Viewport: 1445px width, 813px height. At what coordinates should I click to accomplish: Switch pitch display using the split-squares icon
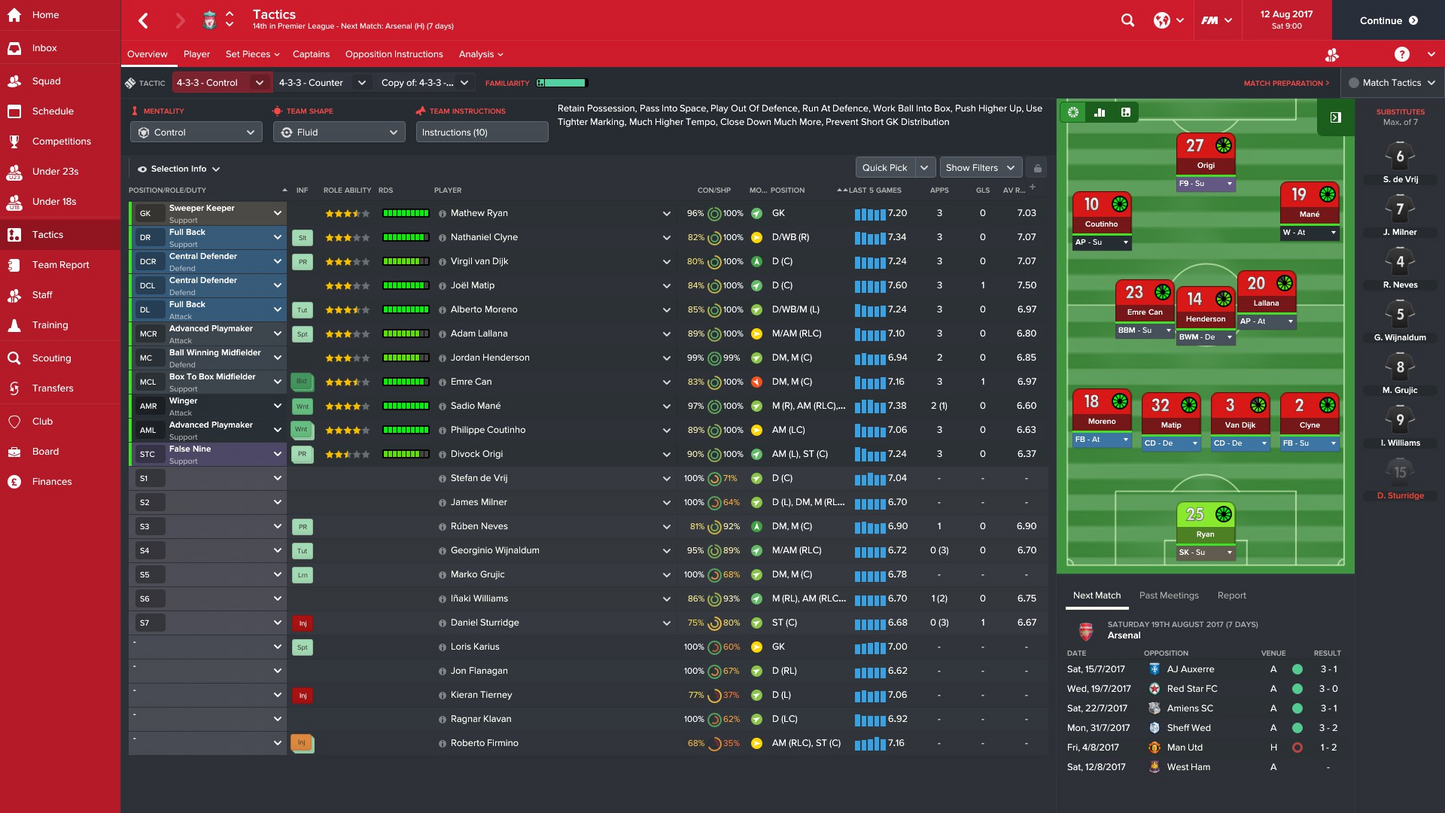pyautogui.click(x=1126, y=113)
